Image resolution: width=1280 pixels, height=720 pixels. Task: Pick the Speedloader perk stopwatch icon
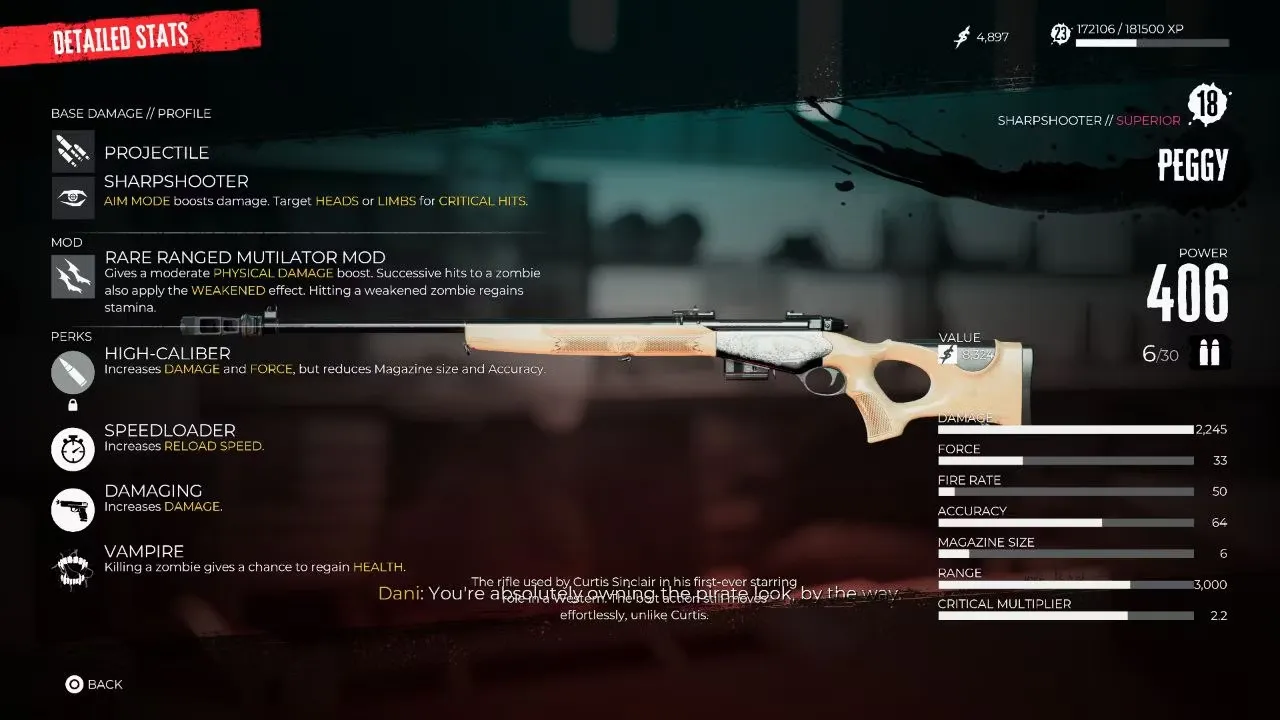73,449
